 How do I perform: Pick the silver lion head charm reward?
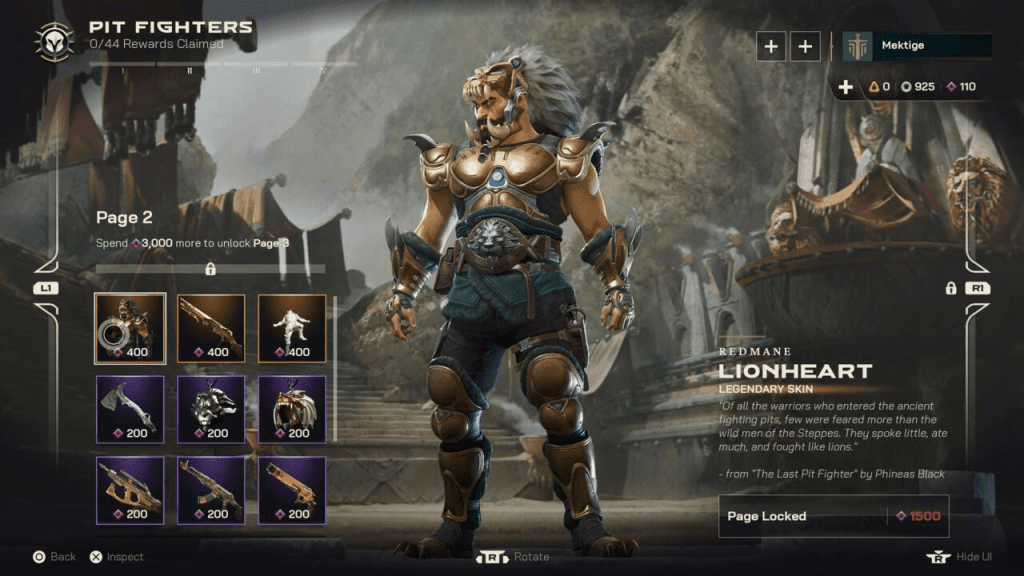coord(211,408)
